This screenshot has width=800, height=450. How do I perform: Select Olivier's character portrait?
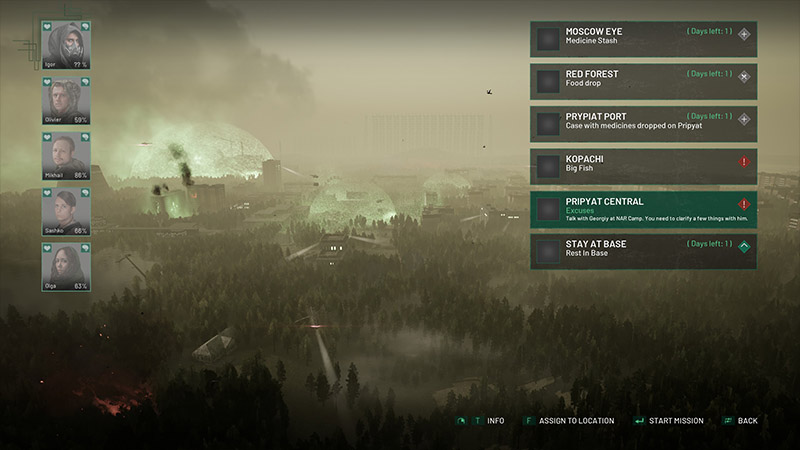65,100
